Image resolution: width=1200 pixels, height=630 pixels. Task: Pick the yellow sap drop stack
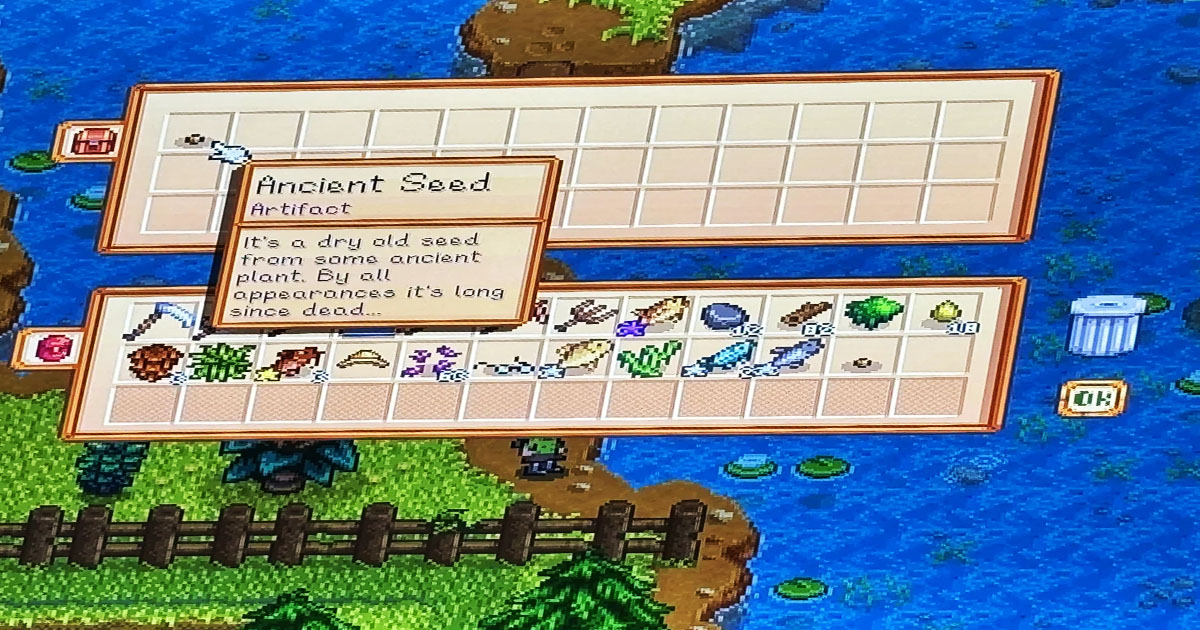(943, 313)
